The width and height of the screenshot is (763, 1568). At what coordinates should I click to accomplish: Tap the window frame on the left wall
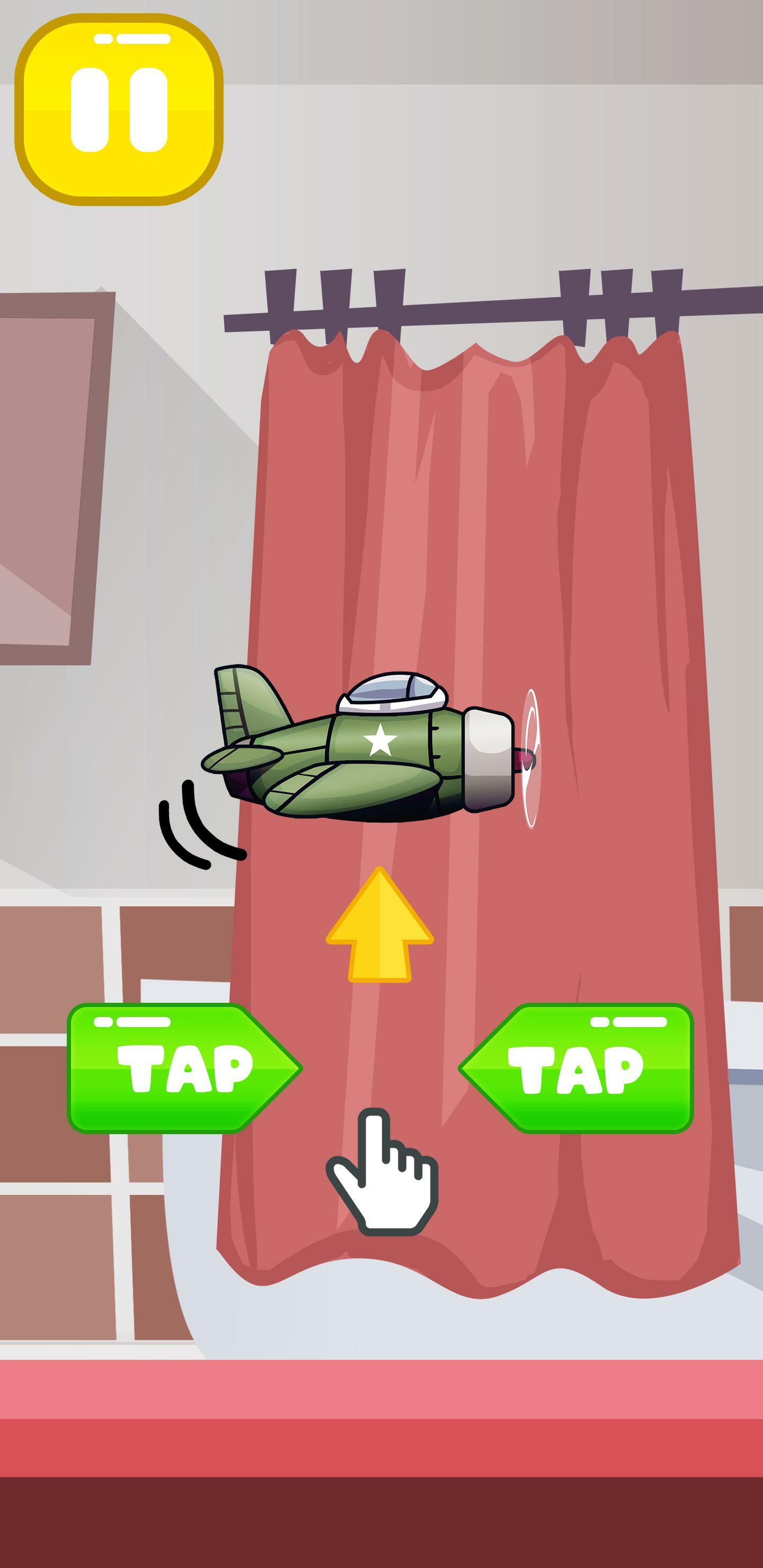click(x=49, y=469)
